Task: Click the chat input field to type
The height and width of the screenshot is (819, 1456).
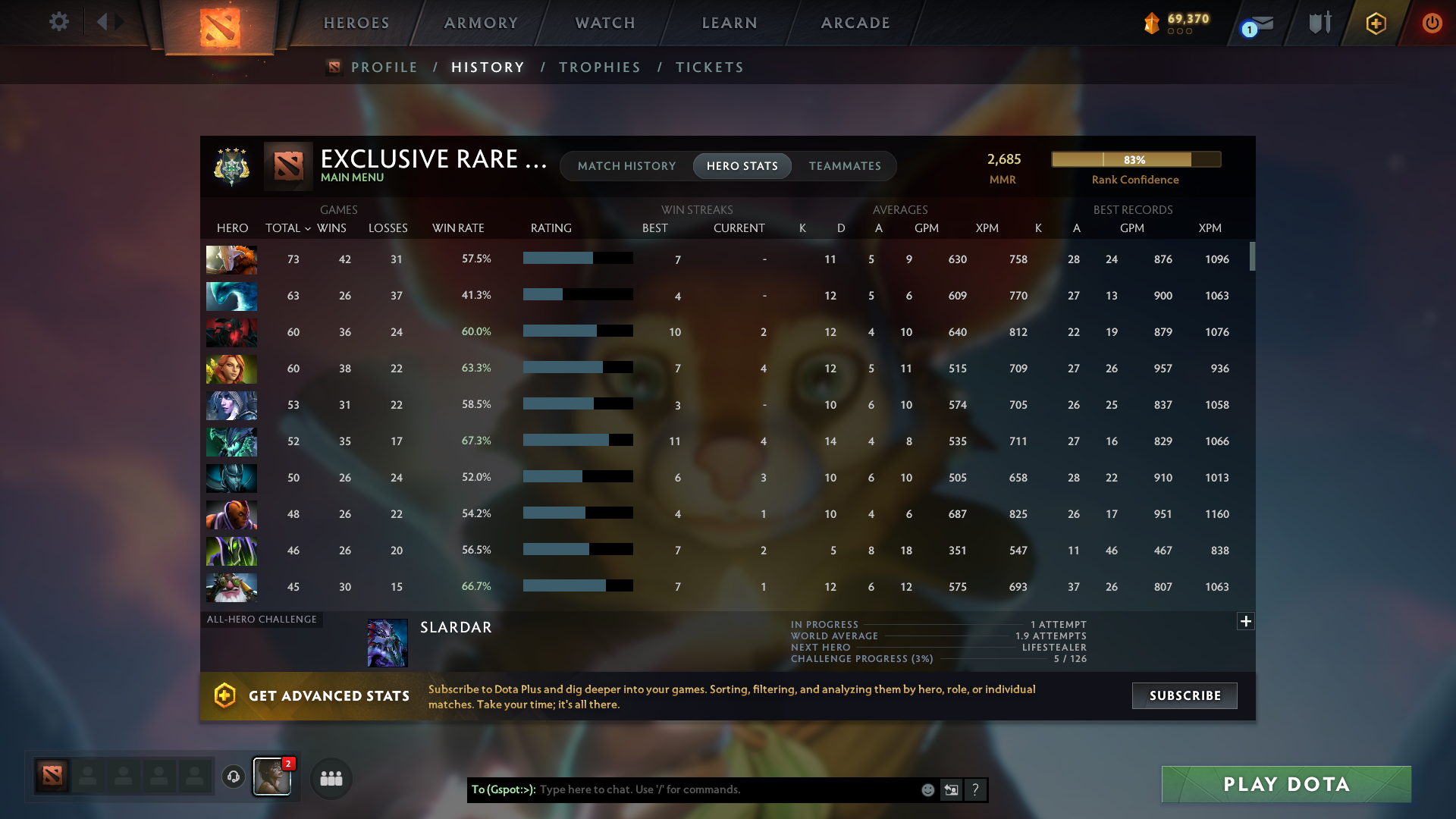Action: point(720,789)
